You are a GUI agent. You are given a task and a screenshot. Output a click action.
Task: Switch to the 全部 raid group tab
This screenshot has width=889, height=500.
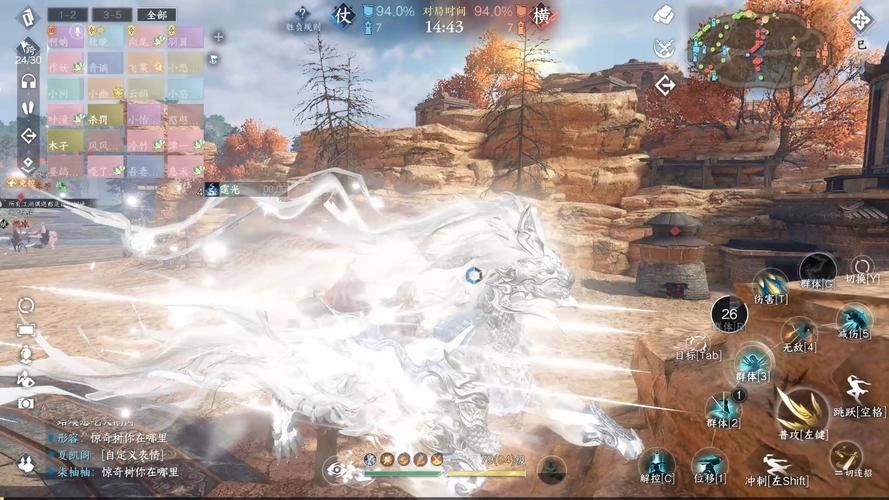[x=156, y=15]
